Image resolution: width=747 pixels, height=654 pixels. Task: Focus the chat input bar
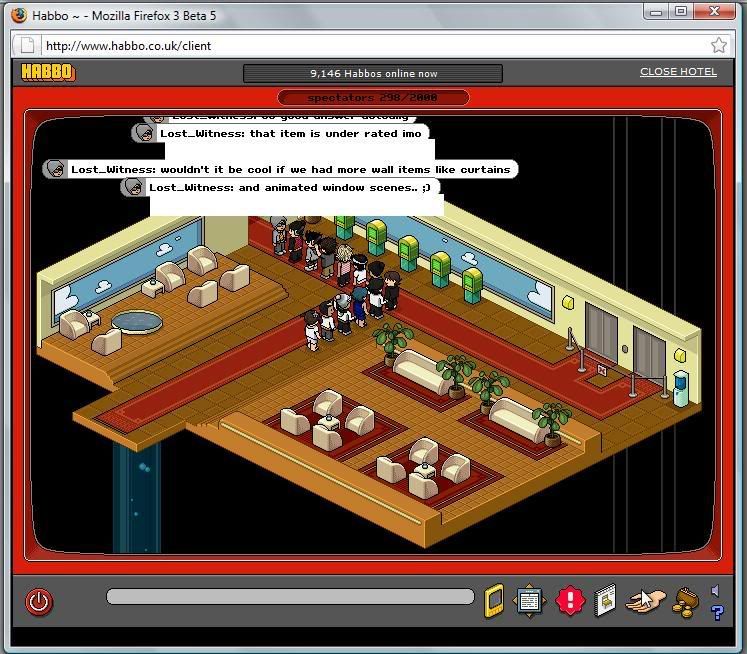point(290,597)
